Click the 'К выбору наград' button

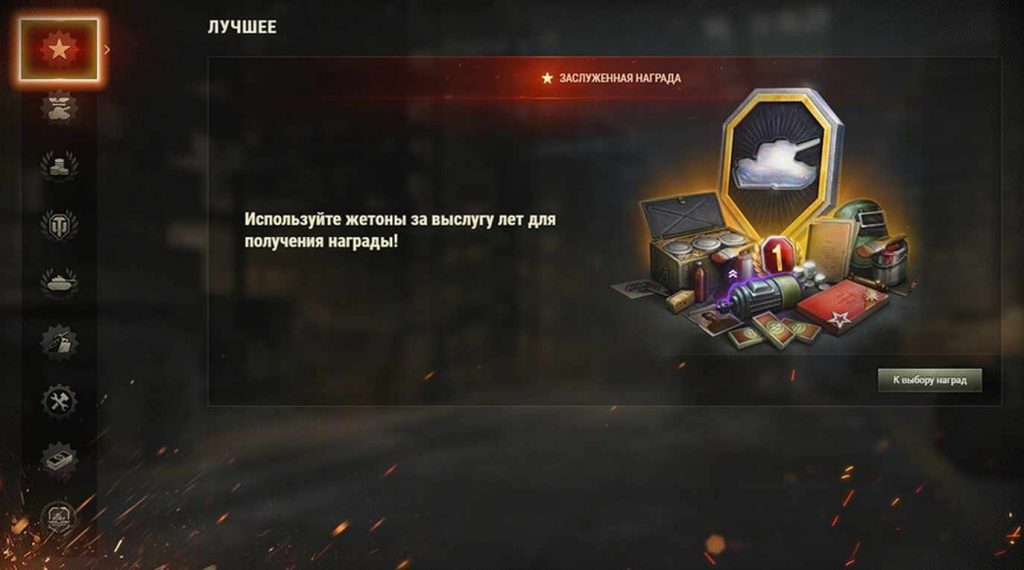(929, 381)
